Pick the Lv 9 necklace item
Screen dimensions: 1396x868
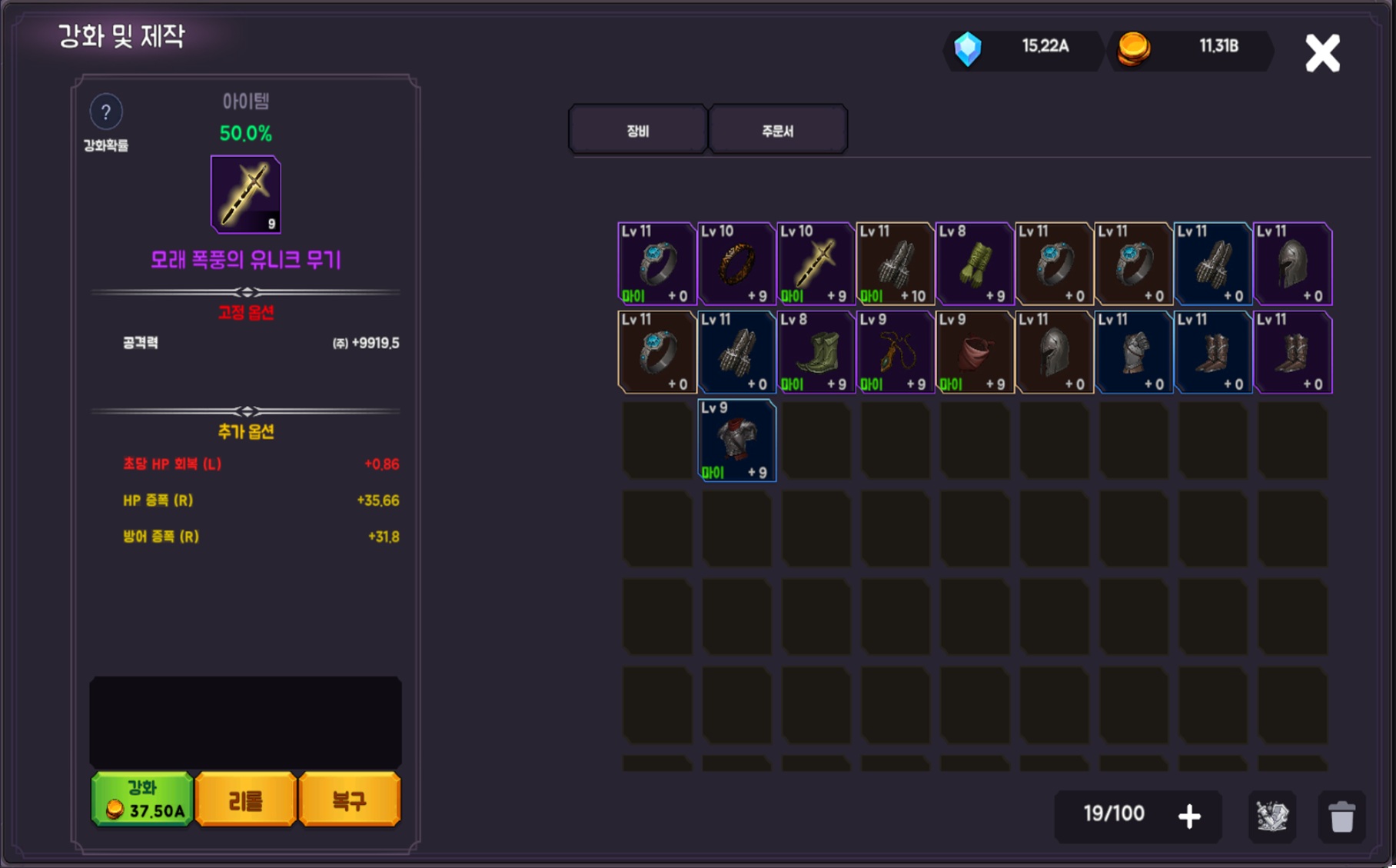coord(896,352)
